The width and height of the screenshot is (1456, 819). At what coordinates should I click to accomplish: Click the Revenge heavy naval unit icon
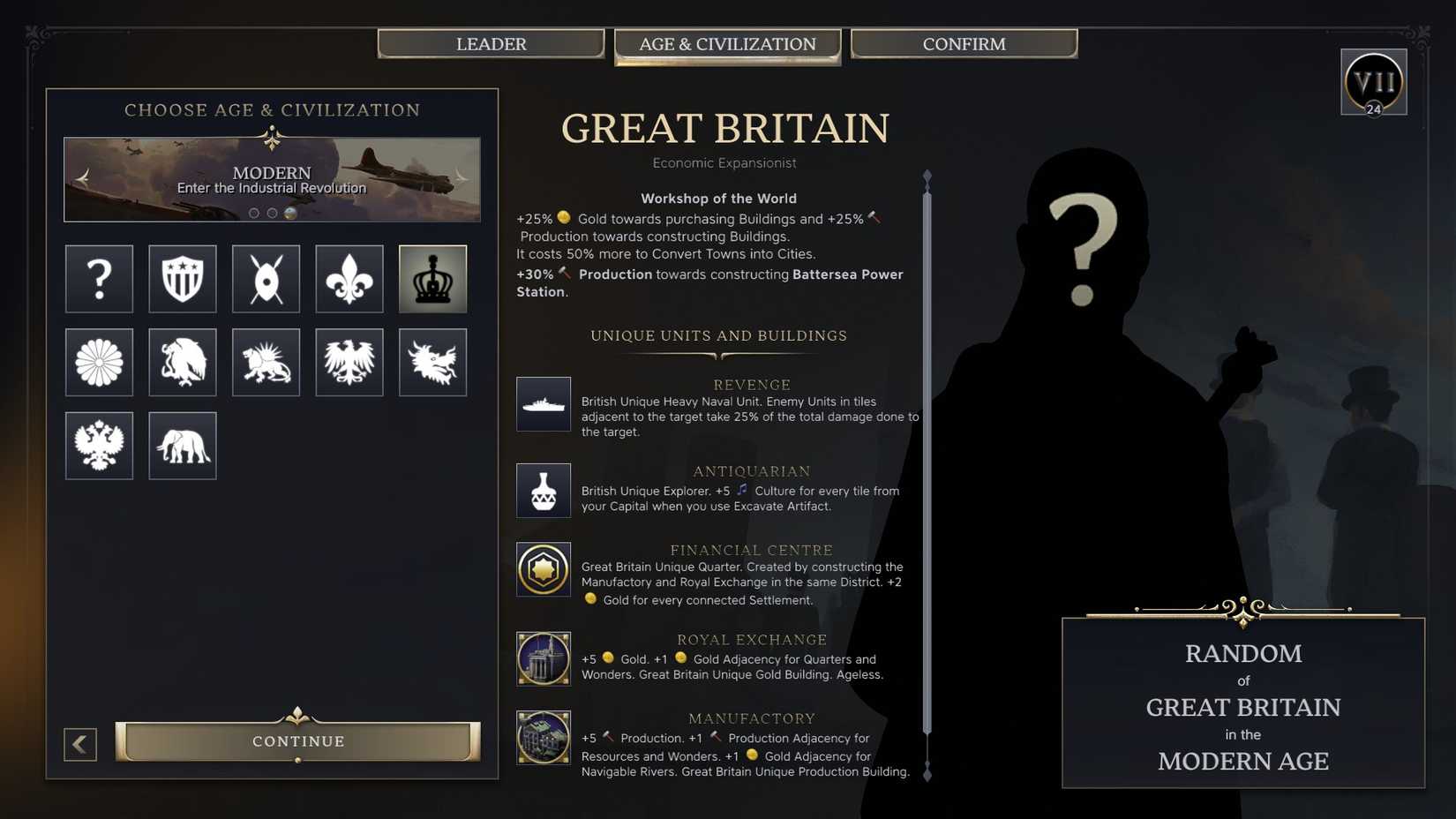click(x=544, y=404)
